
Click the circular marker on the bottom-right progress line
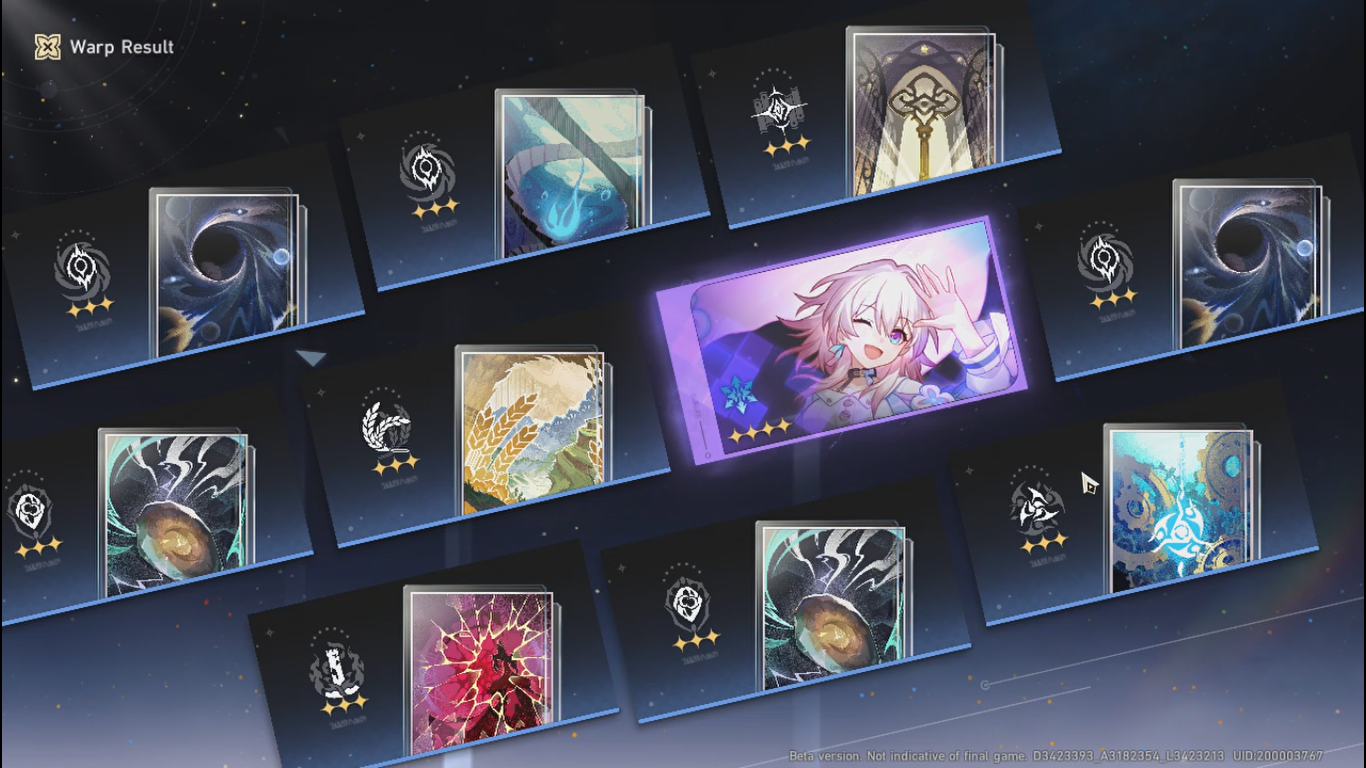click(x=986, y=683)
